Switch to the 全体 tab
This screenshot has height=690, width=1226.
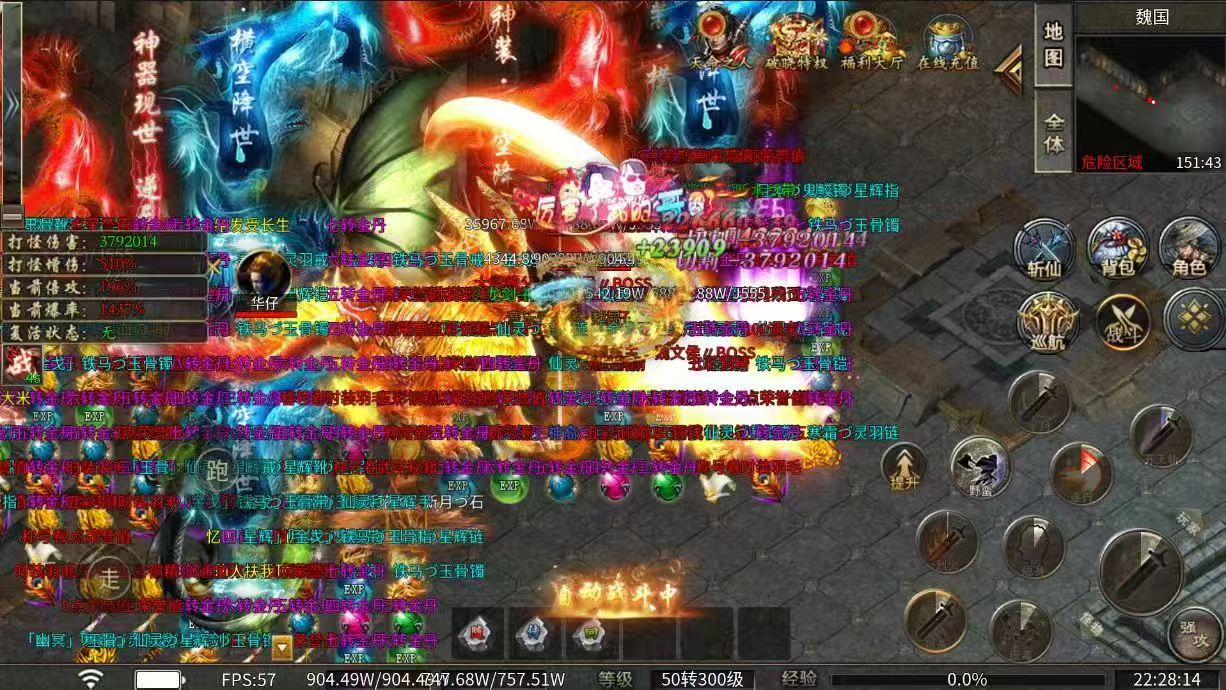(x=1053, y=133)
